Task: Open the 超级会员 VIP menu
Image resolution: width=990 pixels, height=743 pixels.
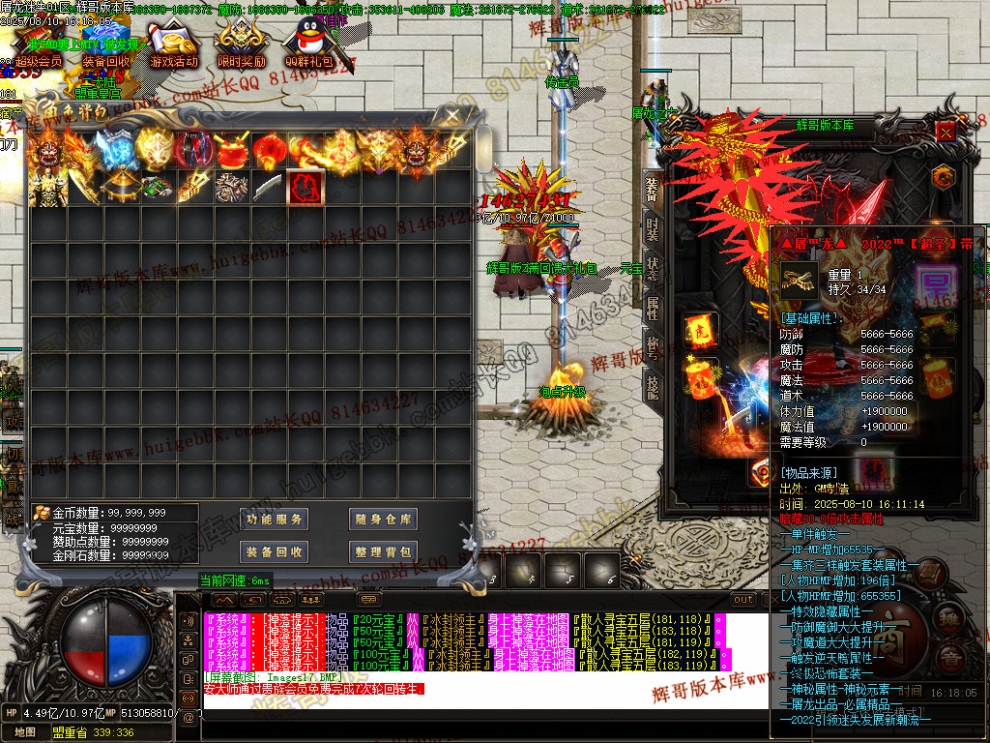Action: pyautogui.click(x=36, y=44)
